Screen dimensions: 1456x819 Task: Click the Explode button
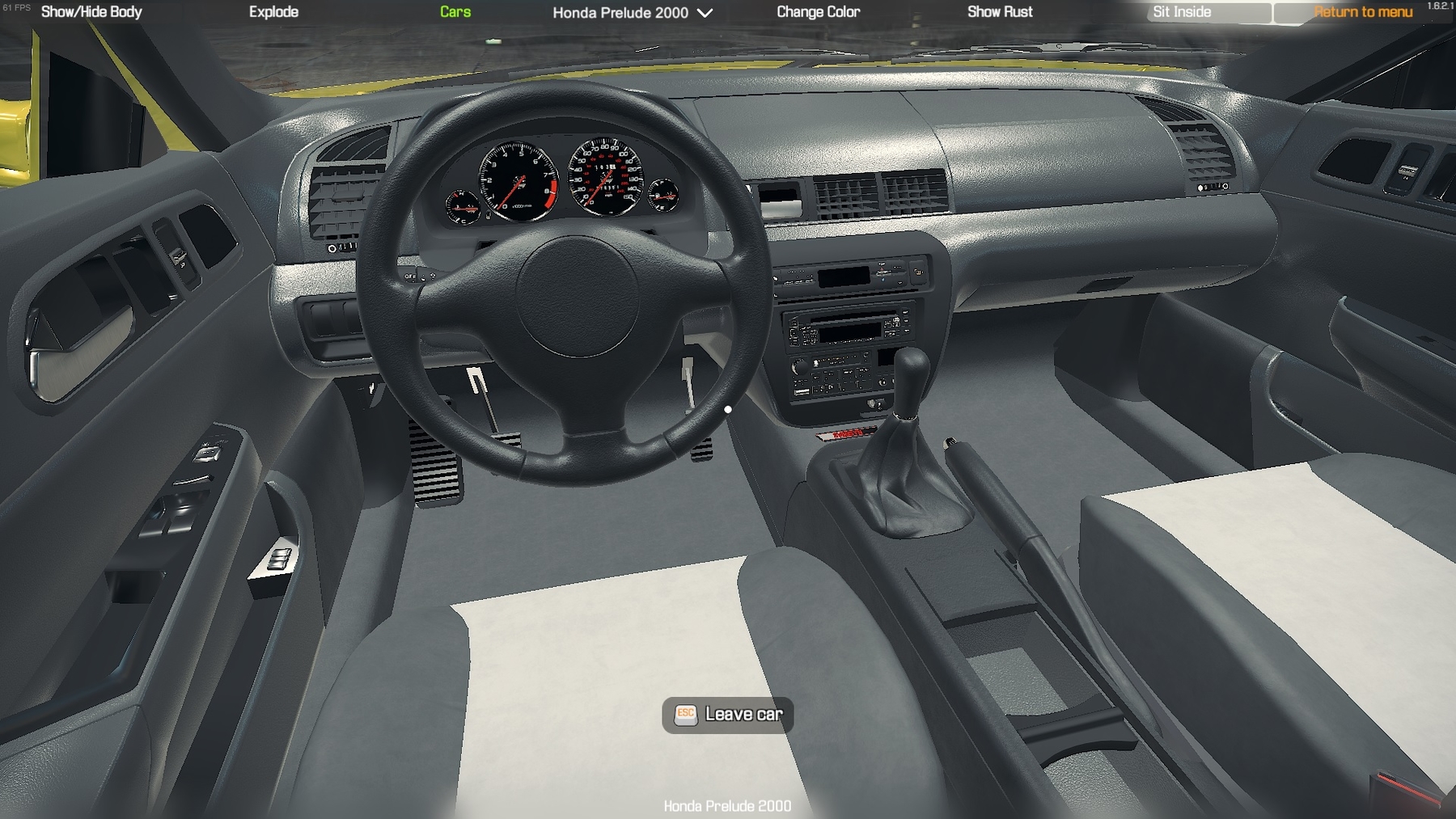coord(273,12)
